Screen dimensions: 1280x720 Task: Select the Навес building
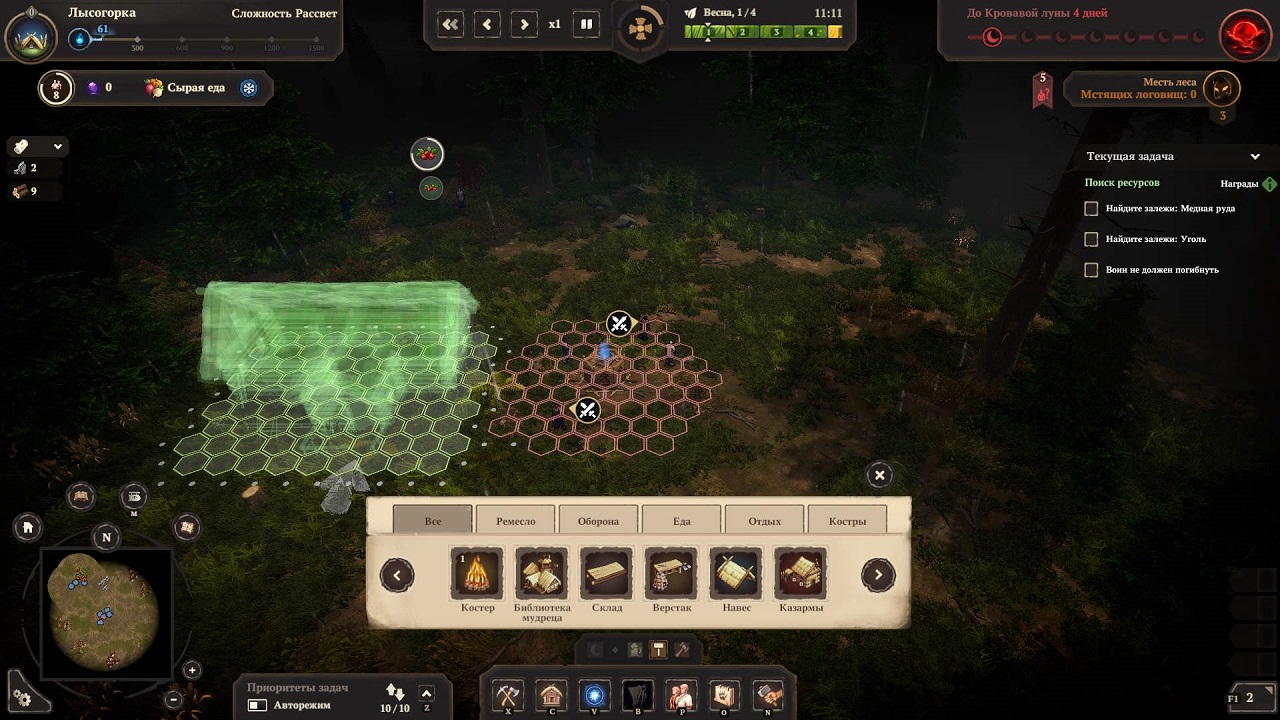click(735, 574)
